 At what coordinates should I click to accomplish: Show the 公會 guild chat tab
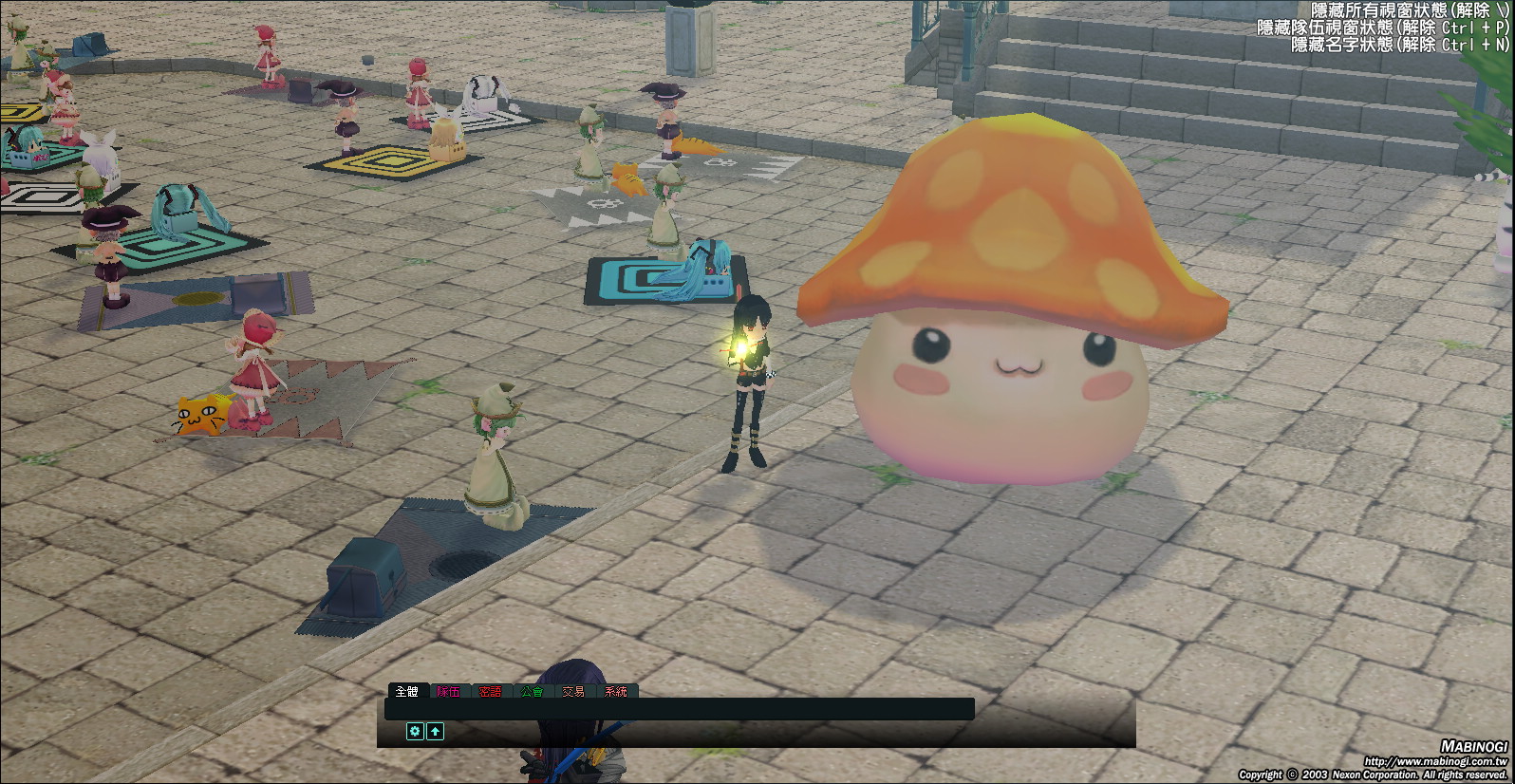click(x=533, y=691)
